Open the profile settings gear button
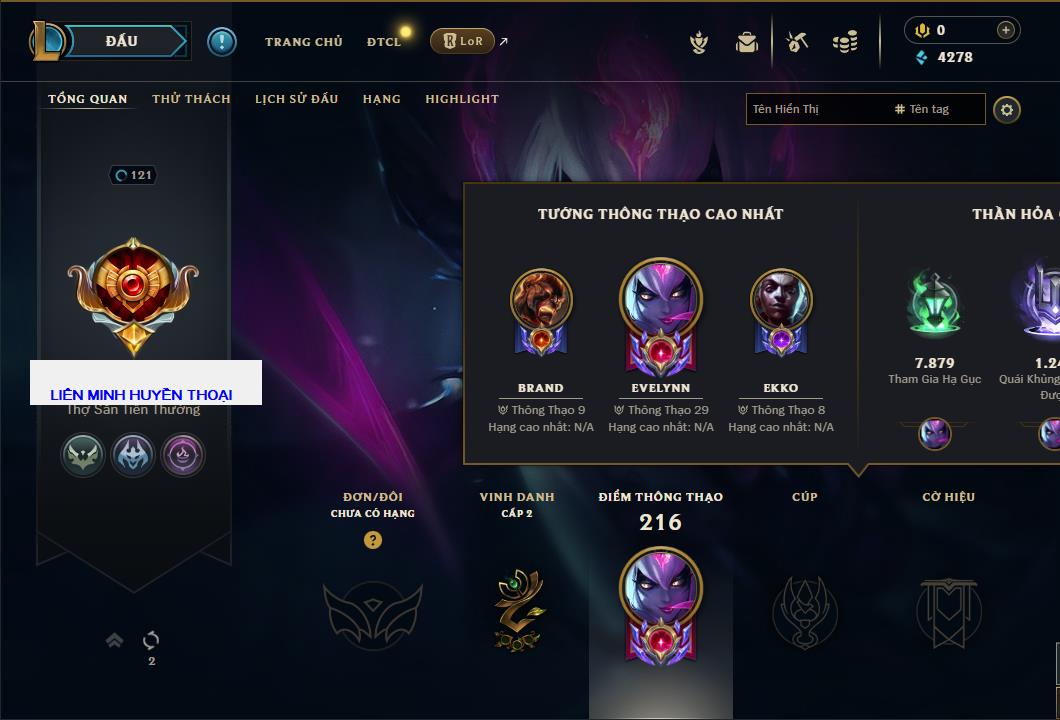The width and height of the screenshot is (1060, 720). pyautogui.click(x=1007, y=109)
